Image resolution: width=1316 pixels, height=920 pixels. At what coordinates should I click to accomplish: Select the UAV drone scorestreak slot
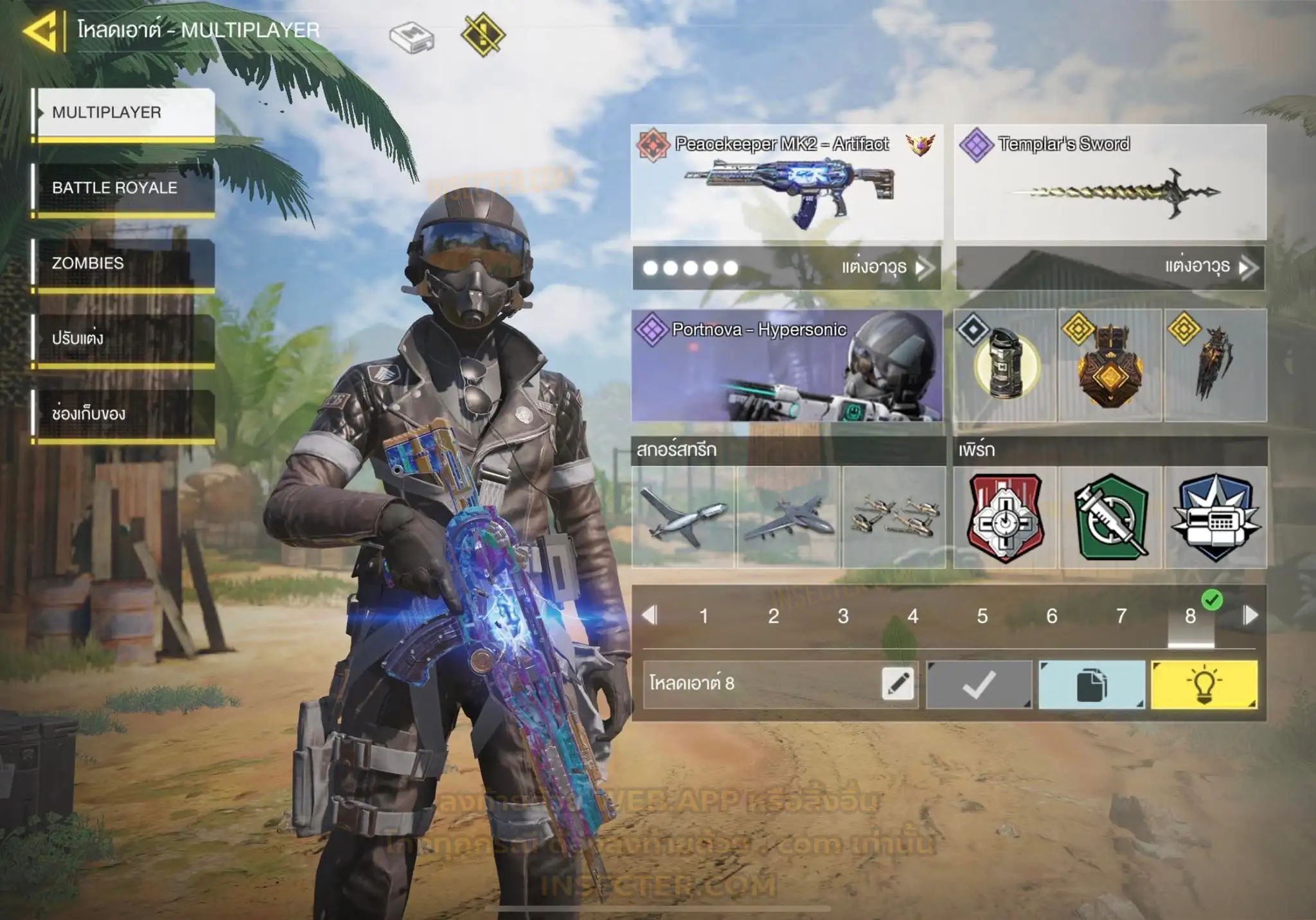point(683,517)
